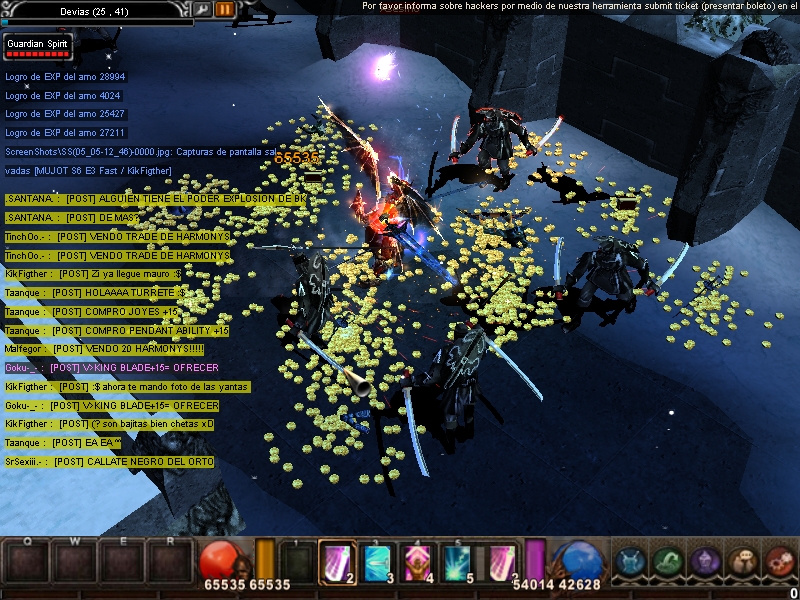The width and height of the screenshot is (800, 600).
Task: Open the red gear menu icon
Action: 779,562
